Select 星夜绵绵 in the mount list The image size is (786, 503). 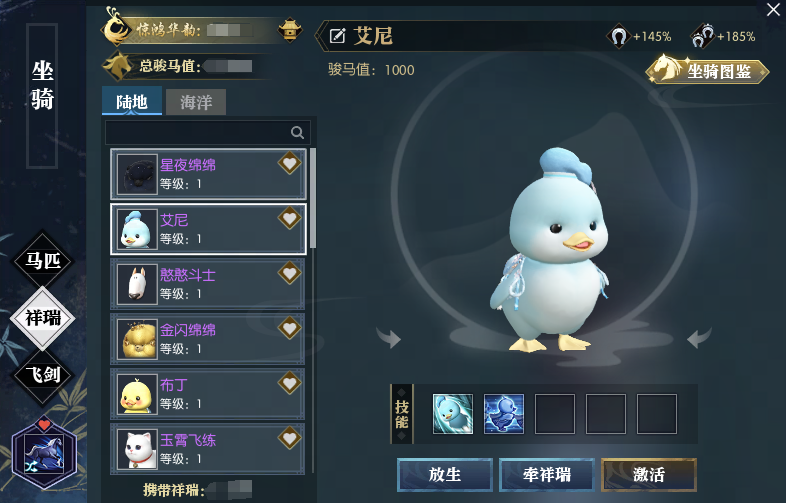208,174
